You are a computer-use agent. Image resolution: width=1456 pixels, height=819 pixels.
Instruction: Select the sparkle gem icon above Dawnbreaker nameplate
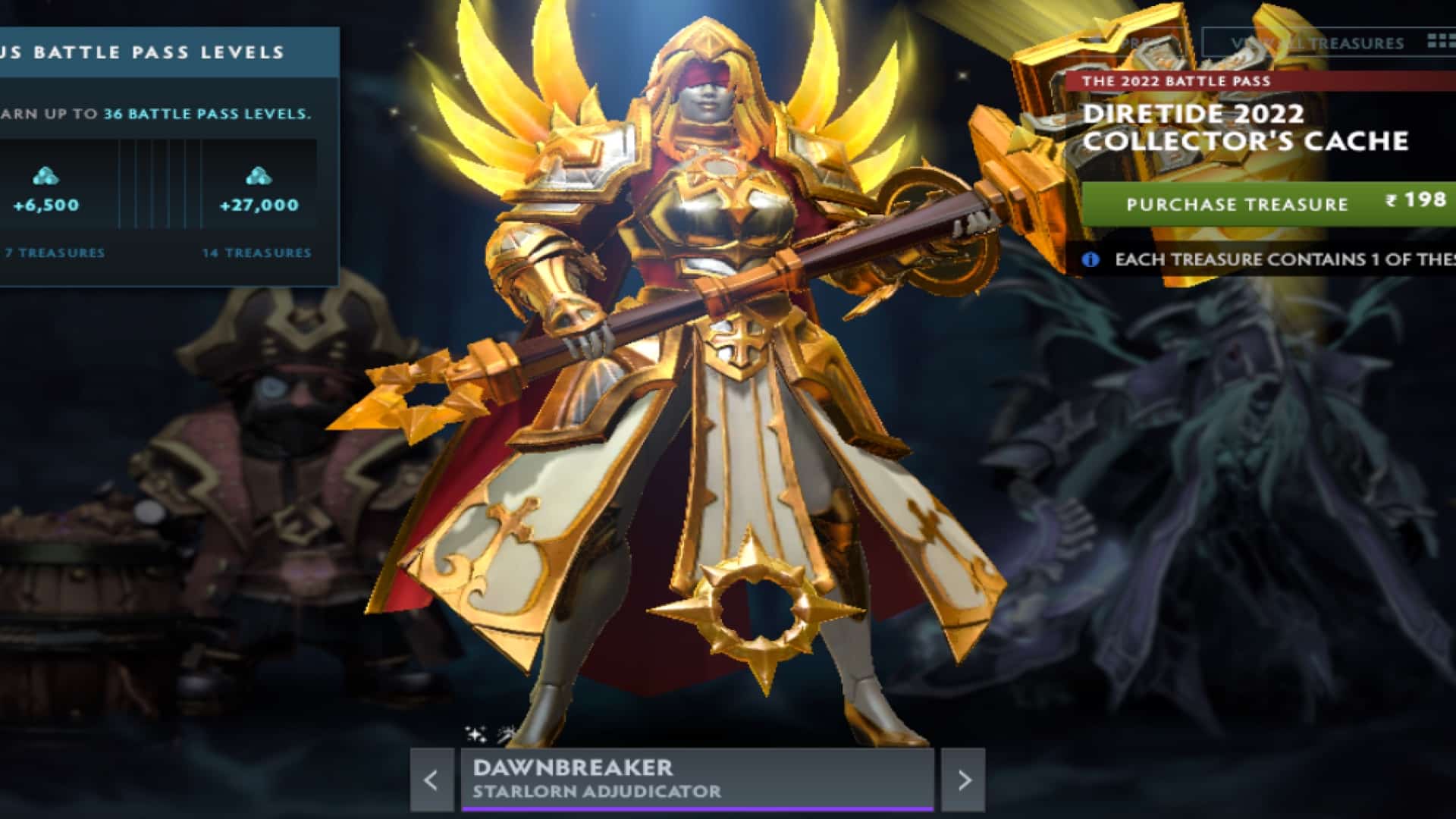tap(475, 734)
